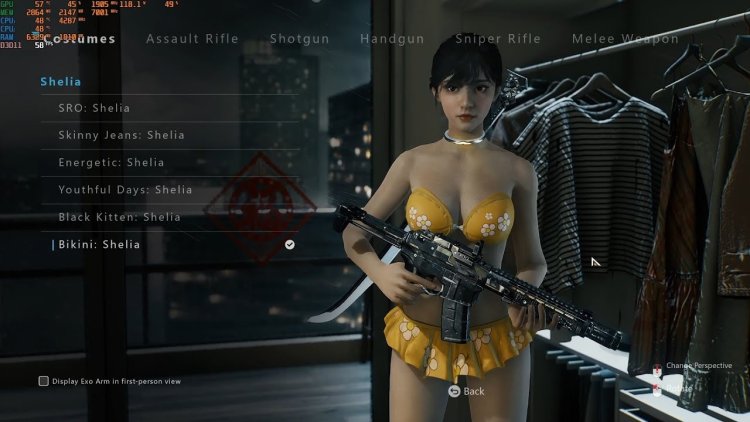Click the Bikini: Shelia costume entry

[x=100, y=244]
